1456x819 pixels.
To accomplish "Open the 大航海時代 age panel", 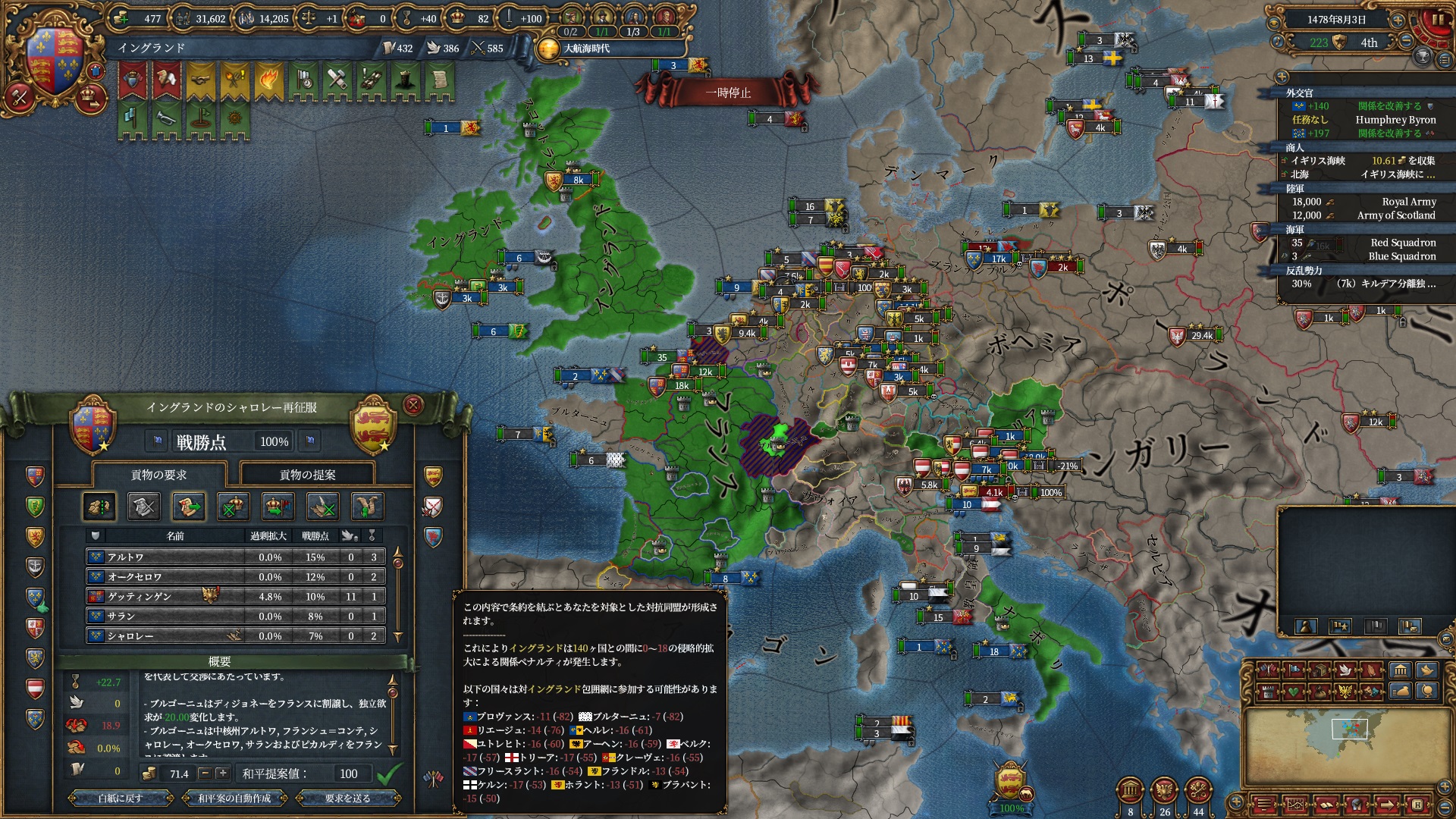I will [584, 49].
